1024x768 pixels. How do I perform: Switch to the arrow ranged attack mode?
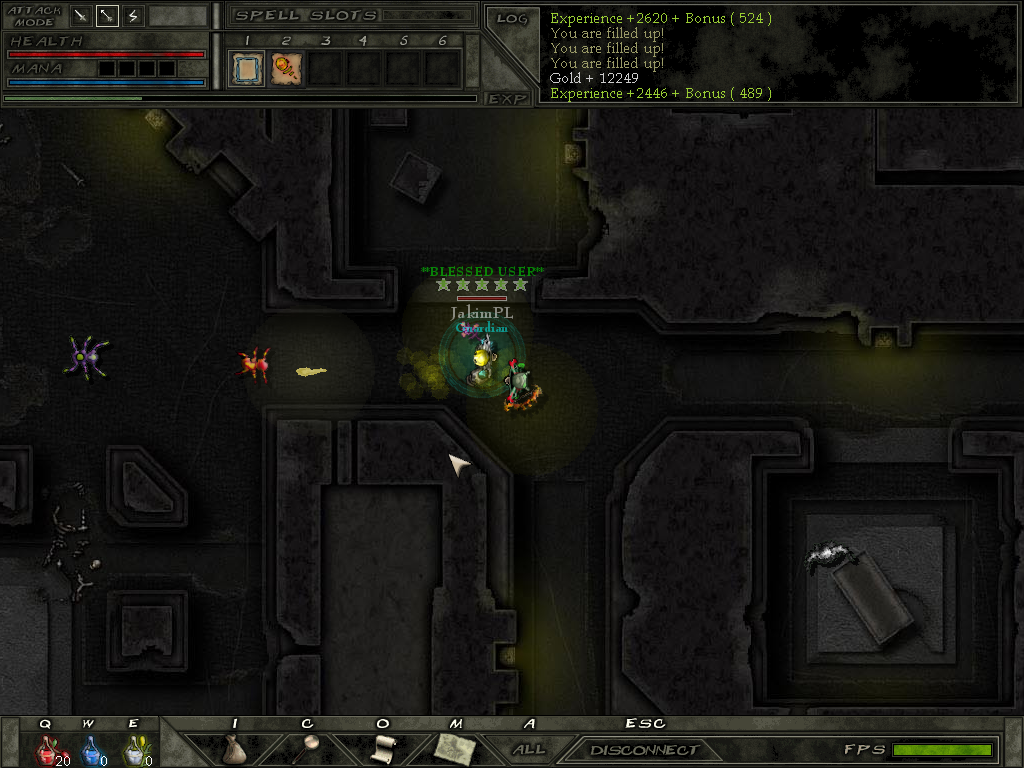(x=108, y=16)
